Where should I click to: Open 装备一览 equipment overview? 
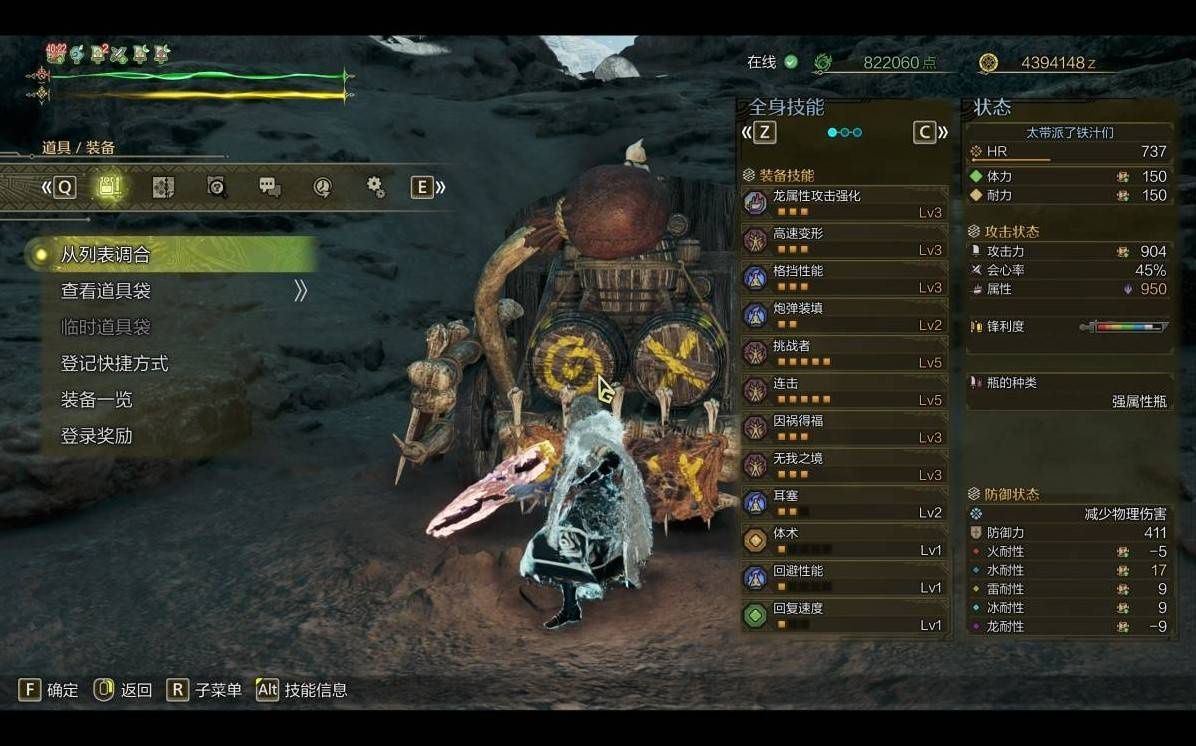[97, 400]
